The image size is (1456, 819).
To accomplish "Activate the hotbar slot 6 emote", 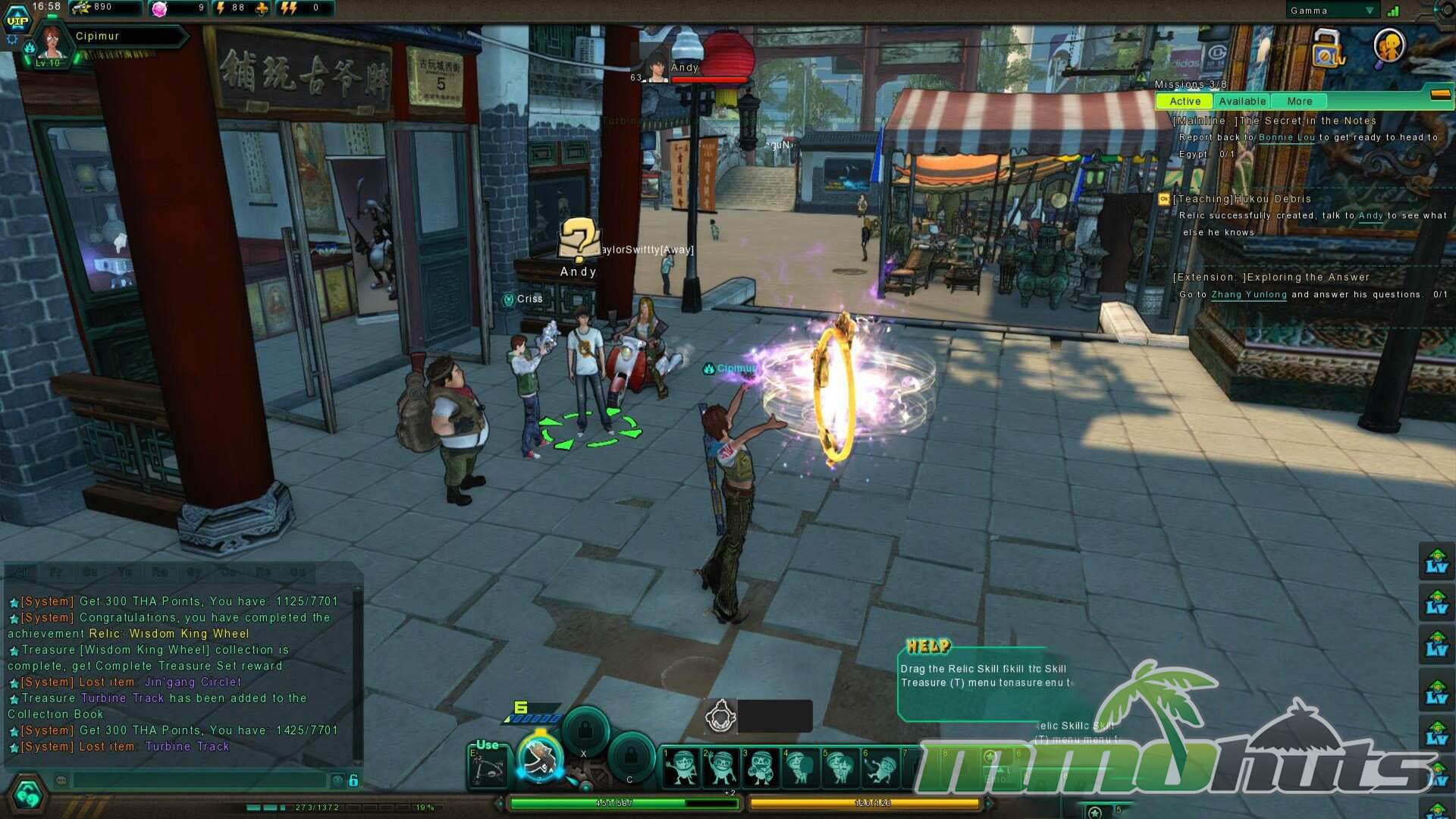I will (880, 766).
